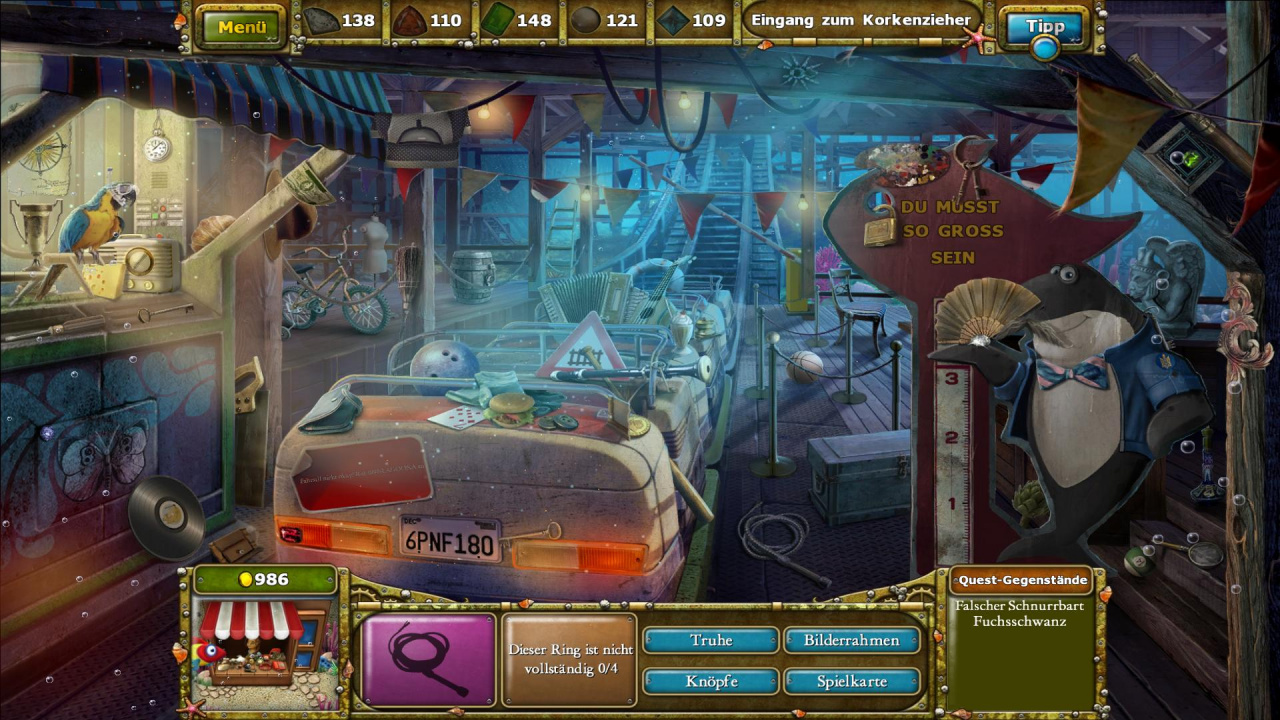Viewport: 1280px width, 720px height.
Task: Open the shop stall icon
Action: tap(251, 643)
